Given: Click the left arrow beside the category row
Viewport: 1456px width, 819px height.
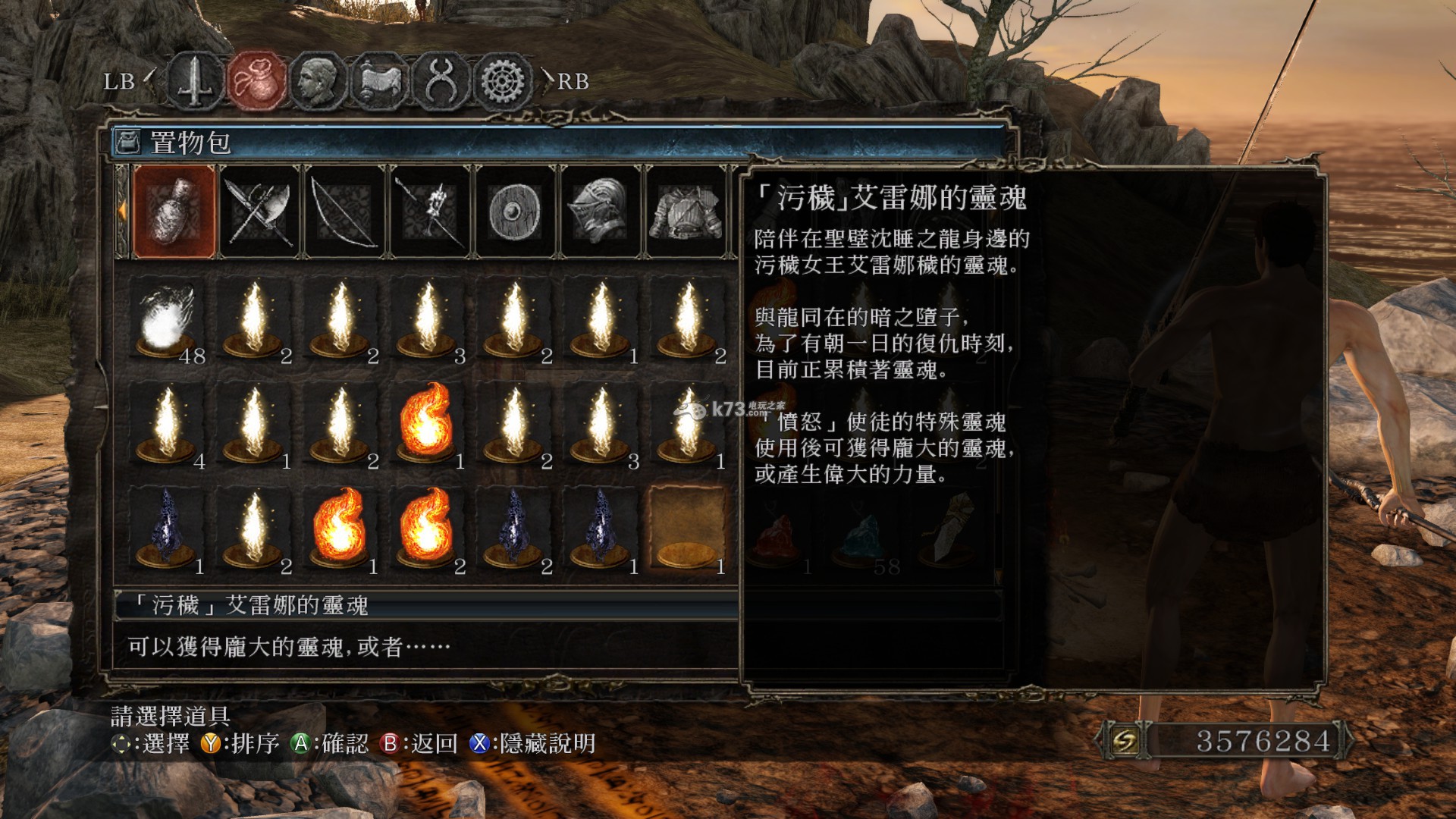Looking at the screenshot, I should click(121, 212).
